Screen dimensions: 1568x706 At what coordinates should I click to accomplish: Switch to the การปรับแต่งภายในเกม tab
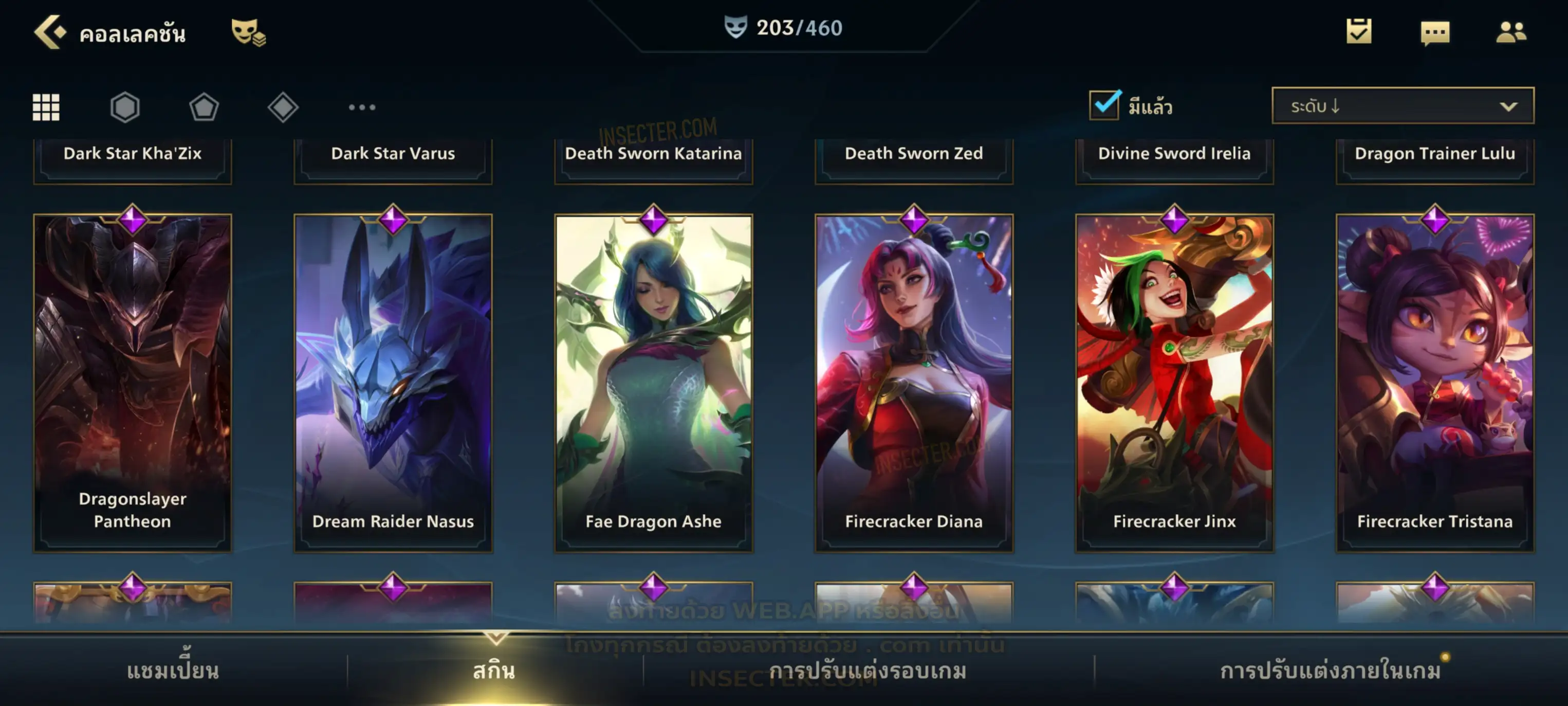point(1331,671)
